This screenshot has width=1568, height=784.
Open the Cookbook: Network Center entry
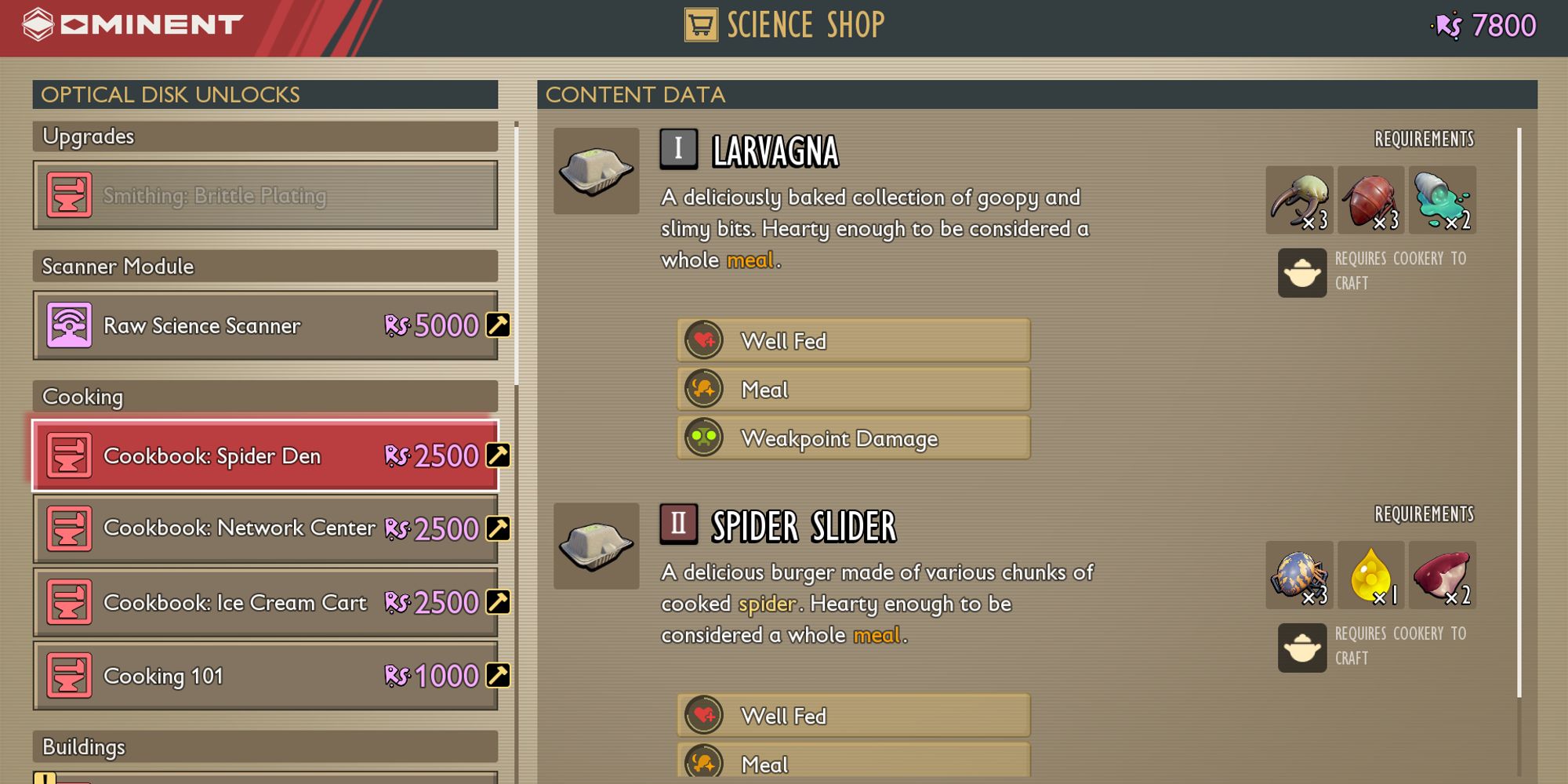tap(265, 528)
